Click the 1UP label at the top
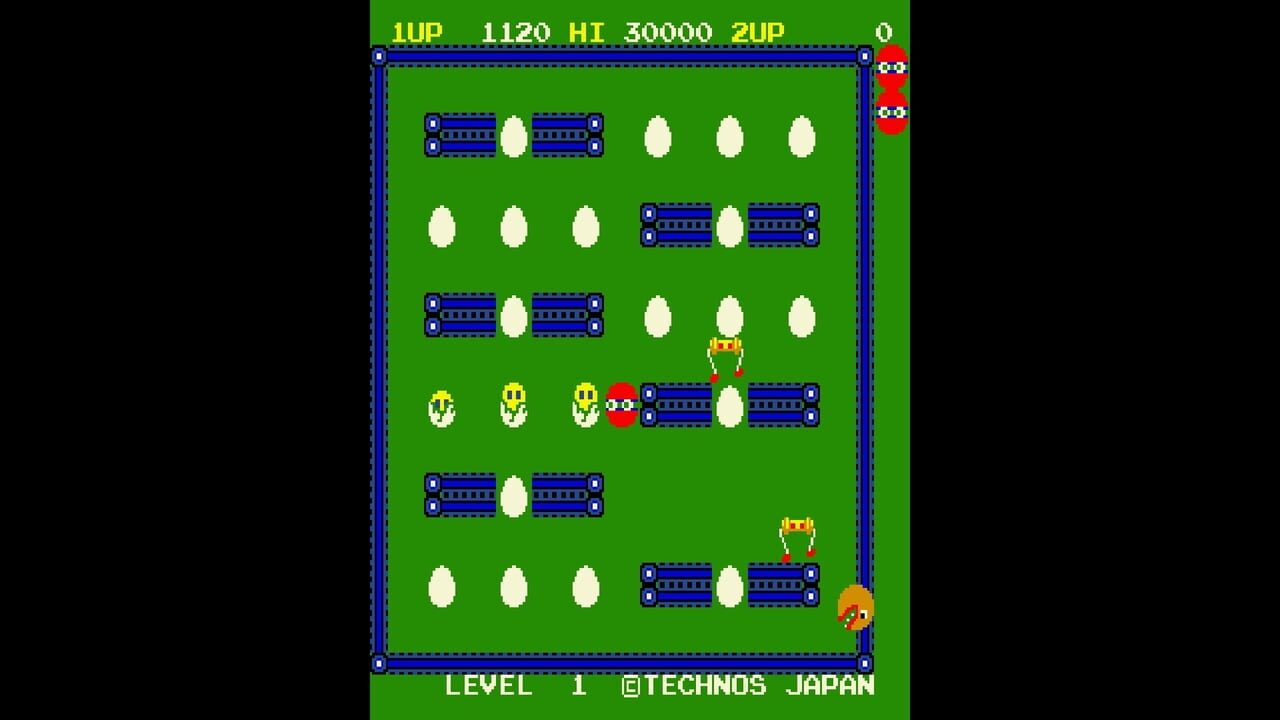 coord(417,30)
